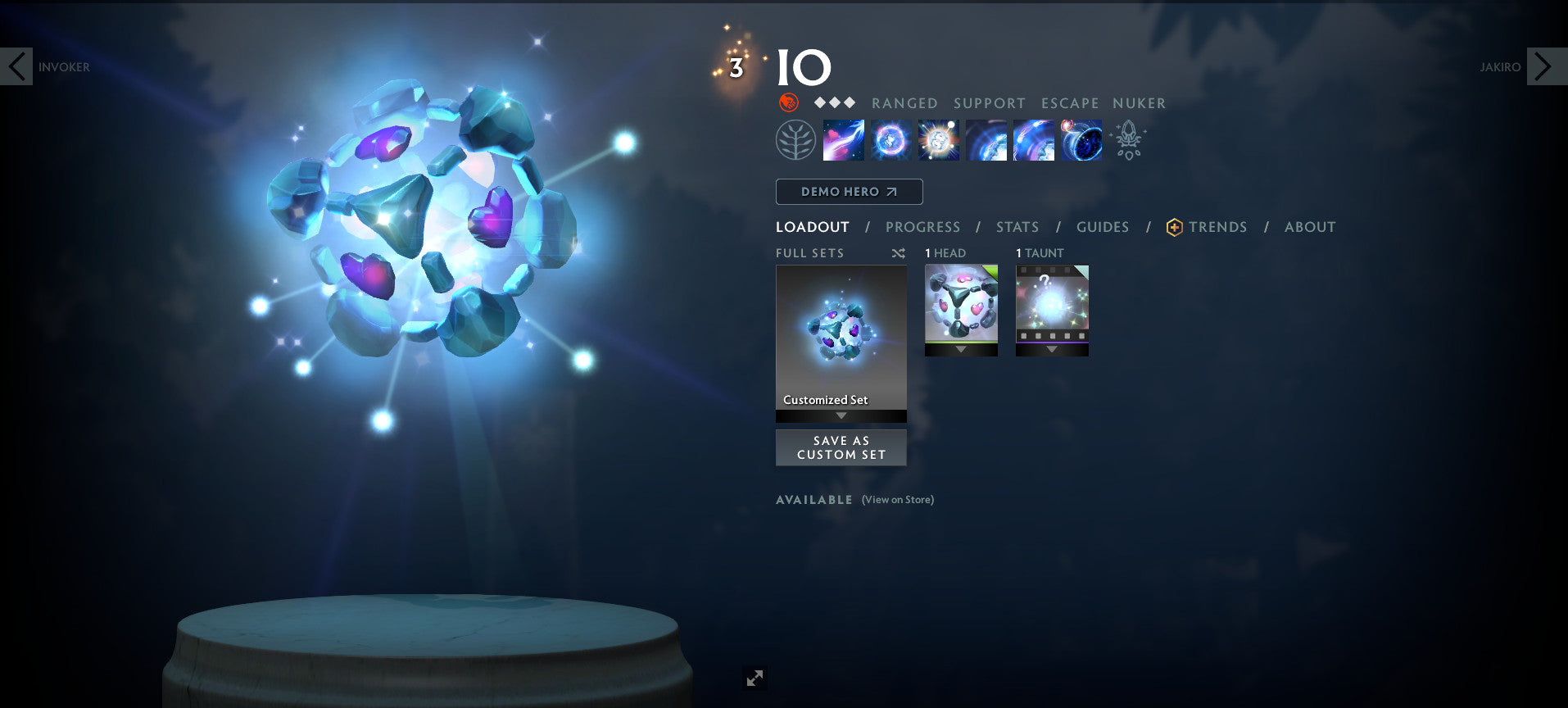Expand the Customized Set dropdown arrow

point(841,415)
